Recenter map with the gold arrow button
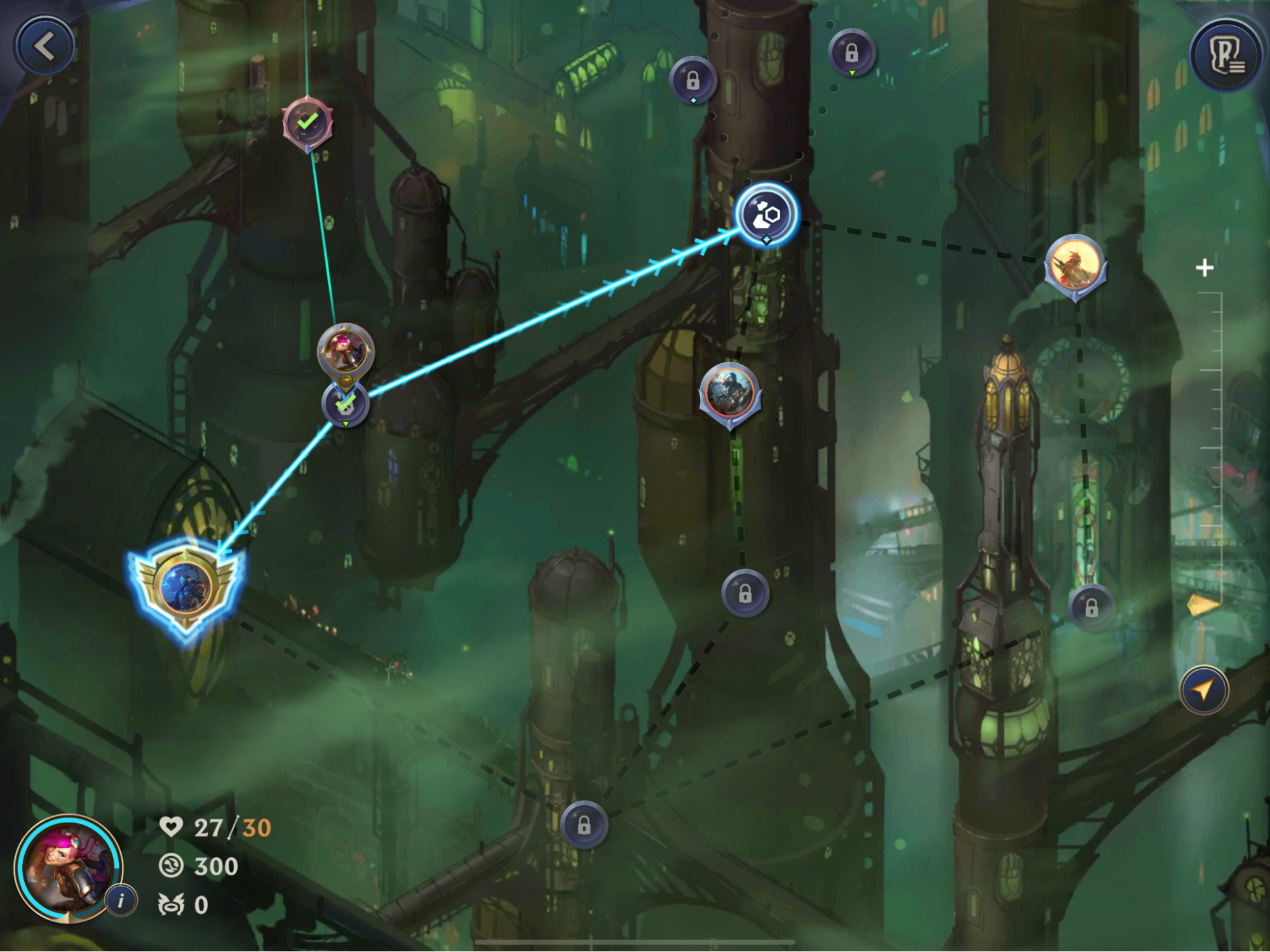 point(1203,690)
